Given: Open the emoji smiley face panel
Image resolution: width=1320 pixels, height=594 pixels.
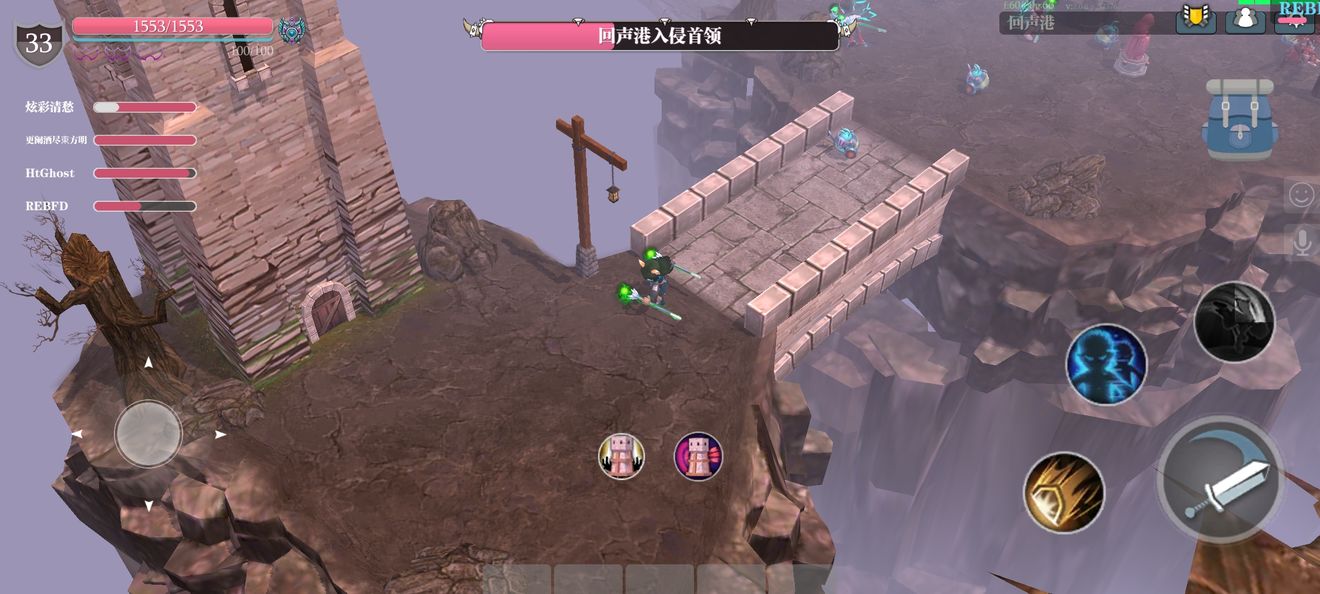Looking at the screenshot, I should [x=1301, y=194].
